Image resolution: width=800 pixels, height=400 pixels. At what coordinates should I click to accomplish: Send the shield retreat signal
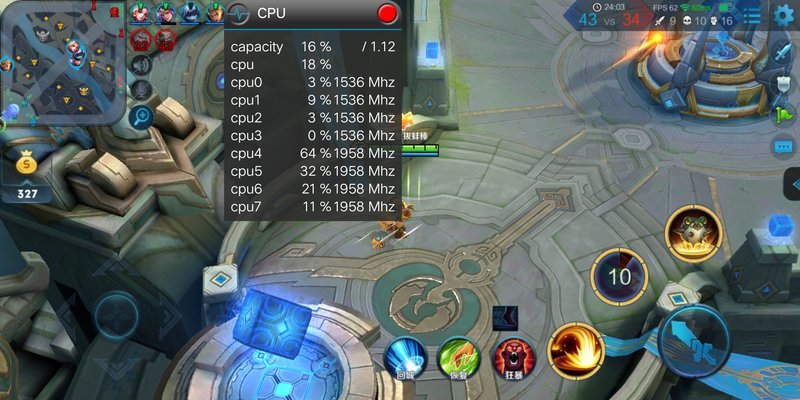(x=783, y=83)
